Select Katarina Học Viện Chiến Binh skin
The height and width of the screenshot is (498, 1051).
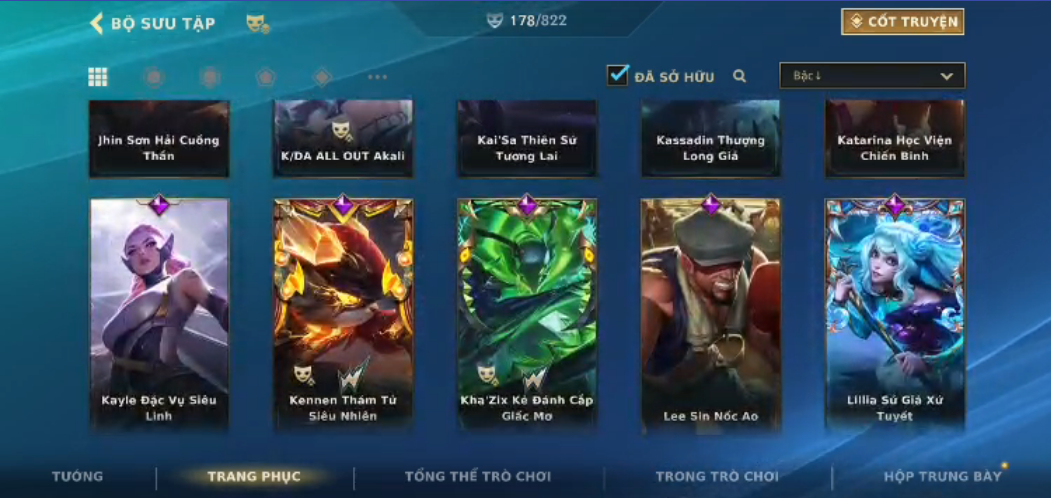pyautogui.click(x=894, y=139)
